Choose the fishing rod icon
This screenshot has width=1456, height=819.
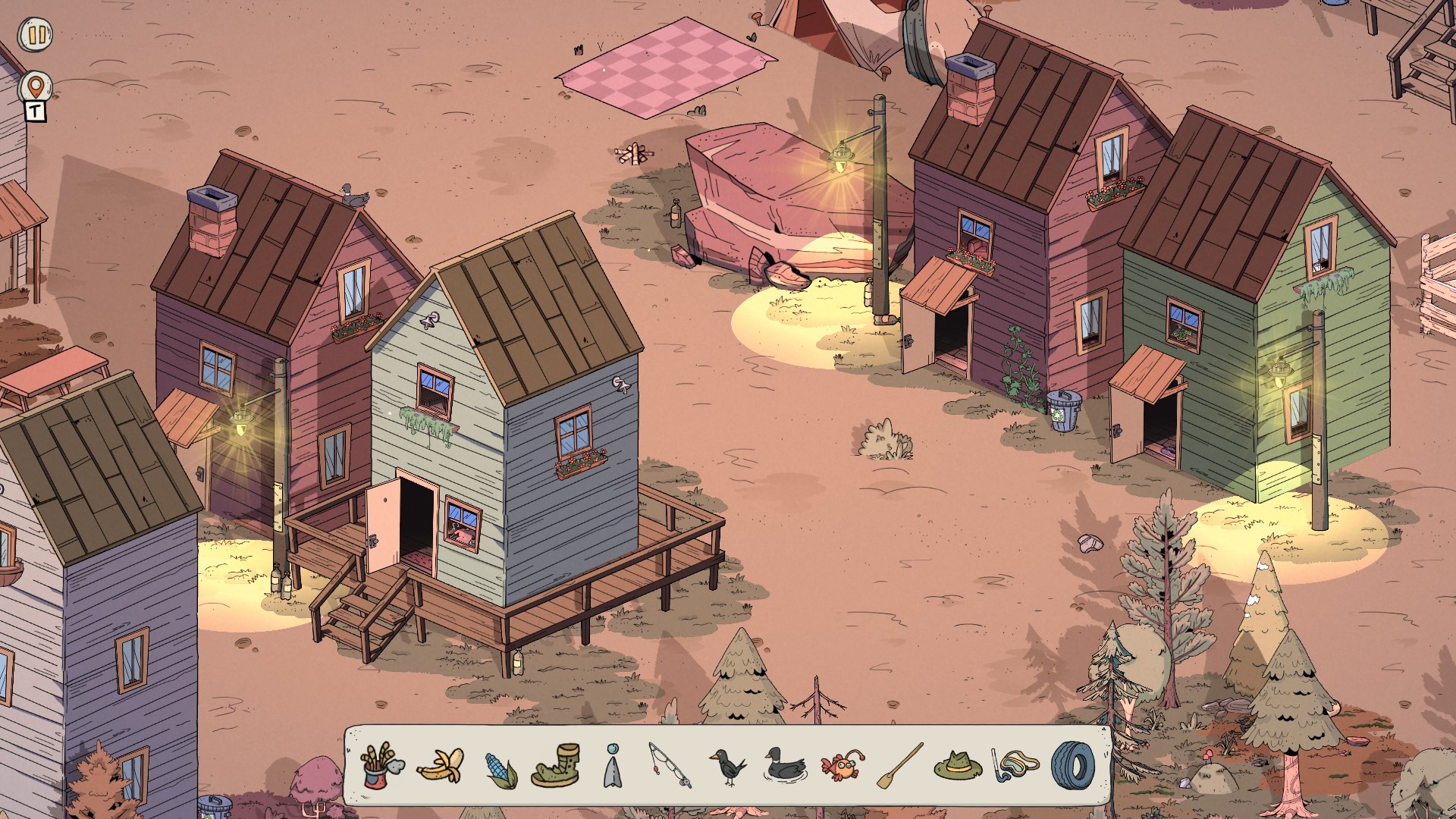(670, 764)
